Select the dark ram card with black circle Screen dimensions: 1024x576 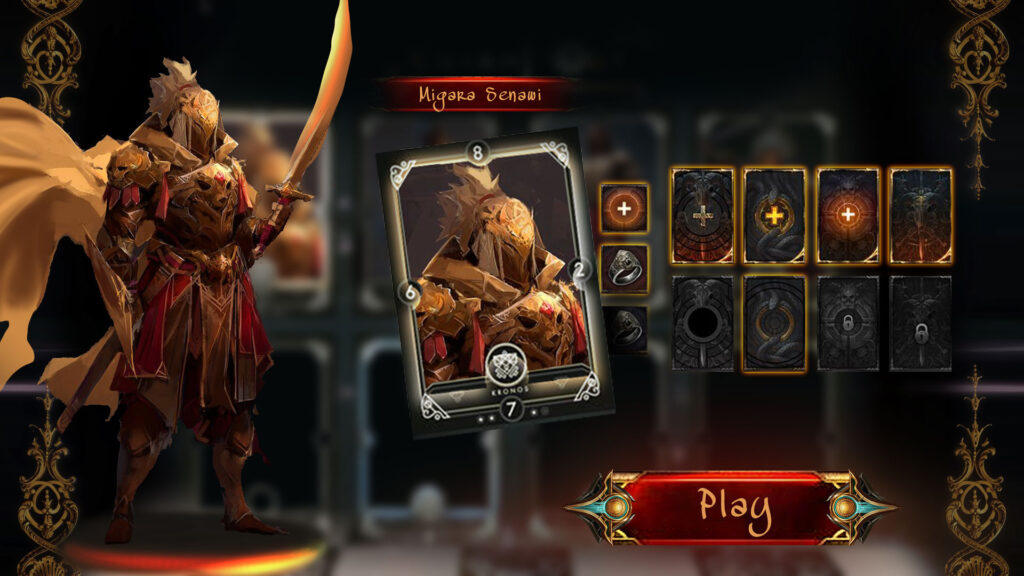coord(703,323)
